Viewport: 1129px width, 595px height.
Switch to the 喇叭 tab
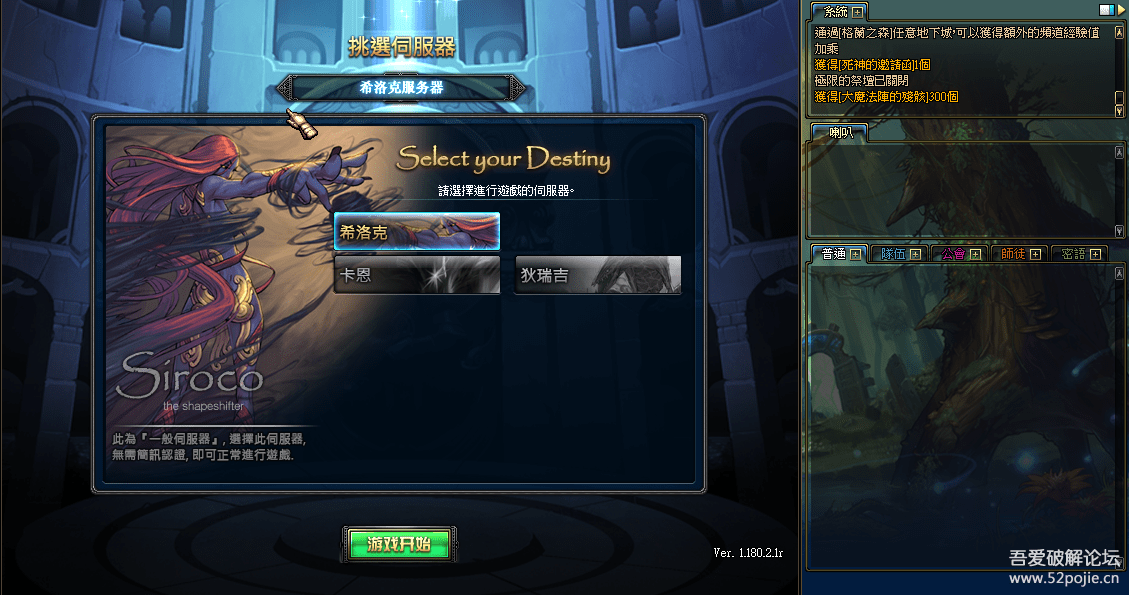[x=833, y=132]
